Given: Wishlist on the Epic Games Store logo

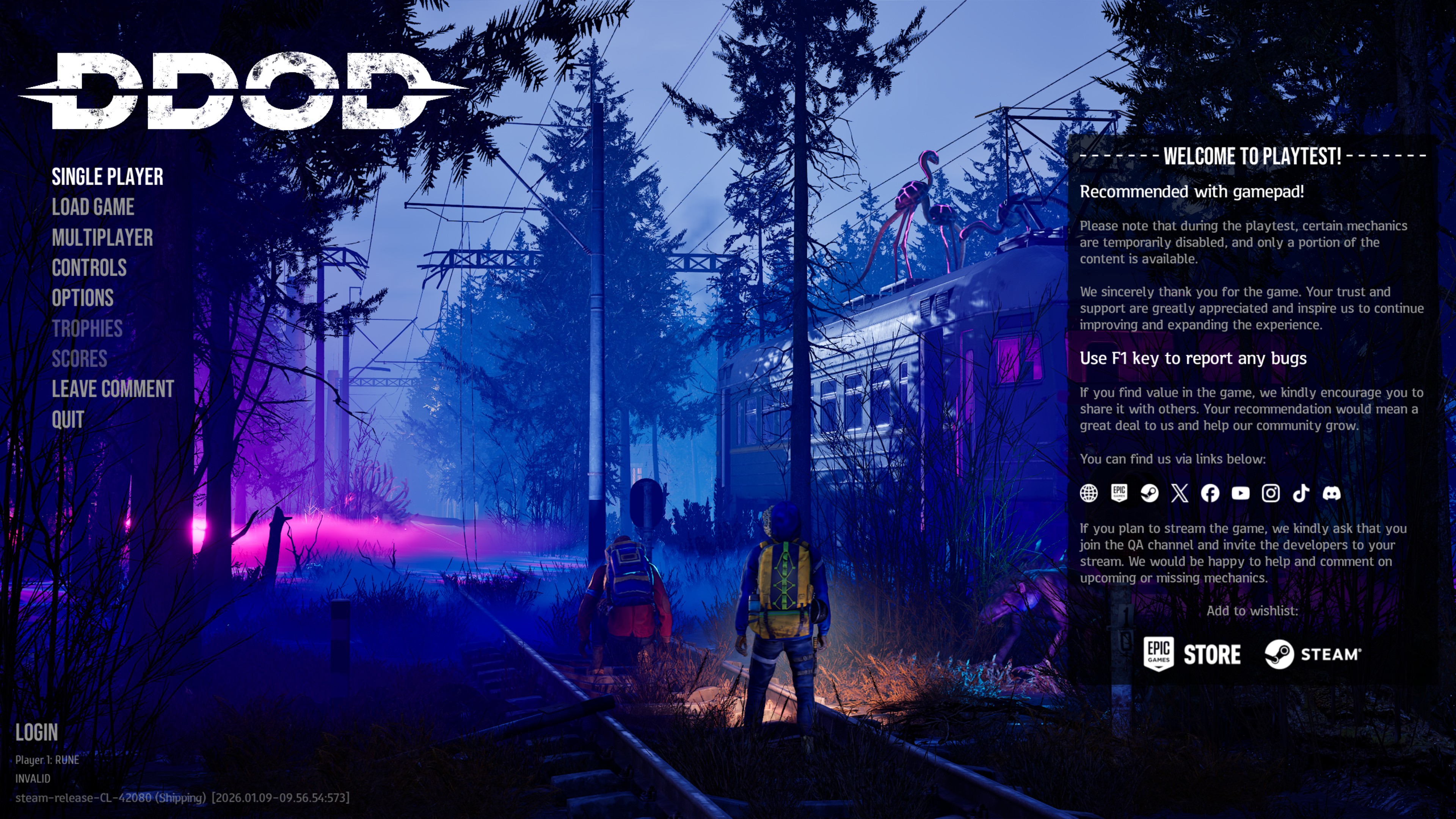Looking at the screenshot, I should click(1191, 654).
